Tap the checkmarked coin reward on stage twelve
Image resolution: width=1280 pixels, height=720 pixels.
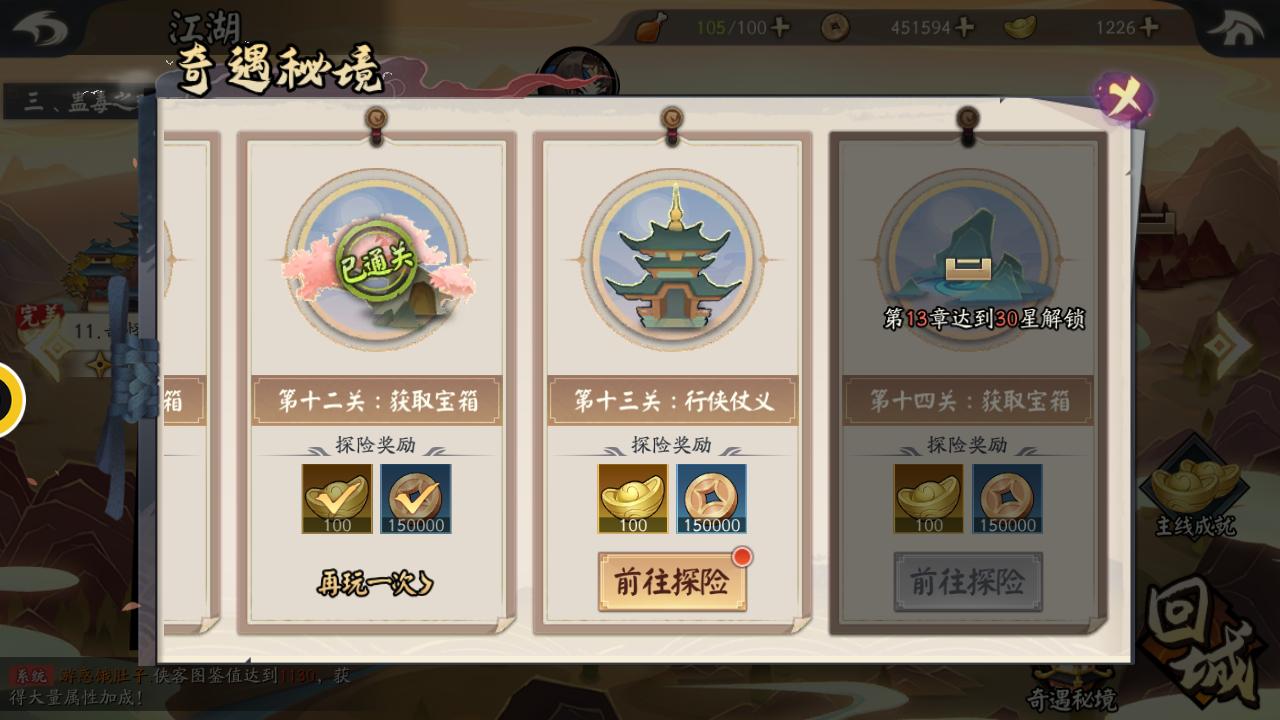coord(416,498)
